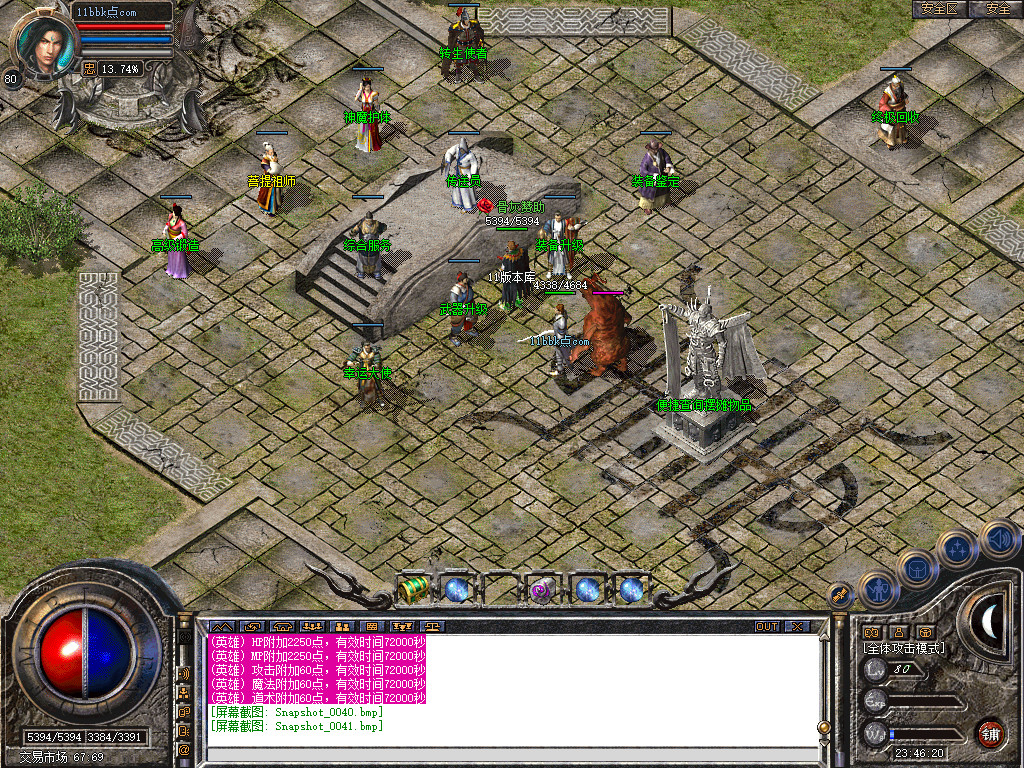Click the 安全区 safe zone label
Viewport: 1024px width, 768px height.
(x=940, y=9)
